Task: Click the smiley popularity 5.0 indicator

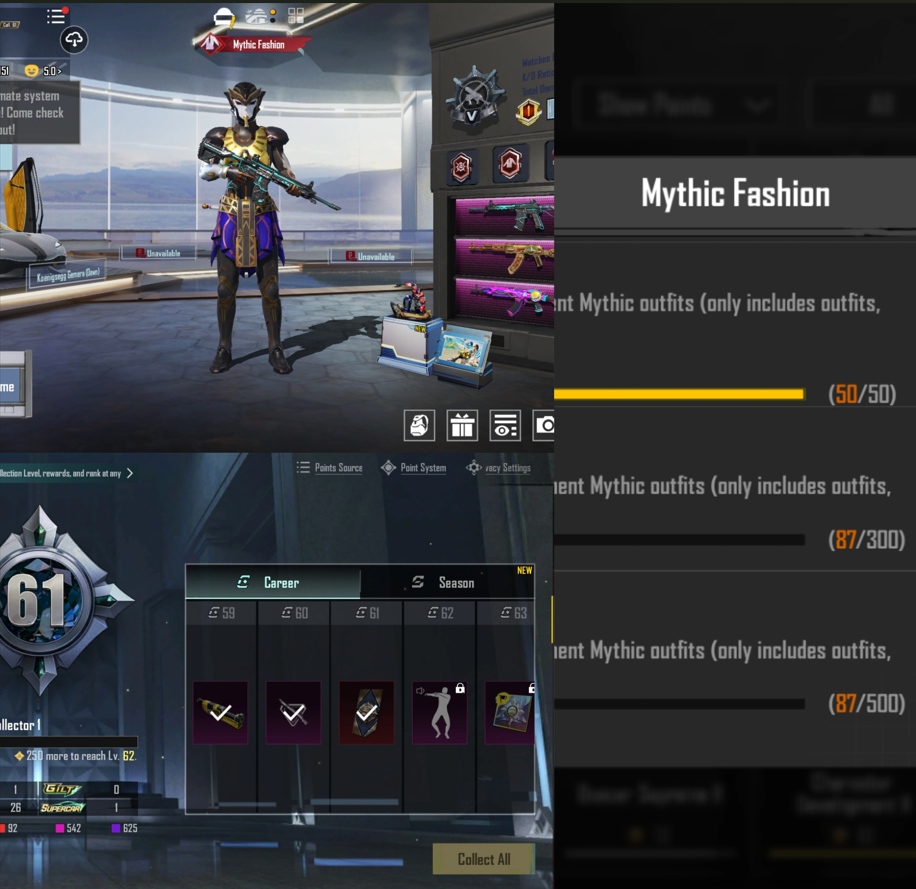Action: 45,71
